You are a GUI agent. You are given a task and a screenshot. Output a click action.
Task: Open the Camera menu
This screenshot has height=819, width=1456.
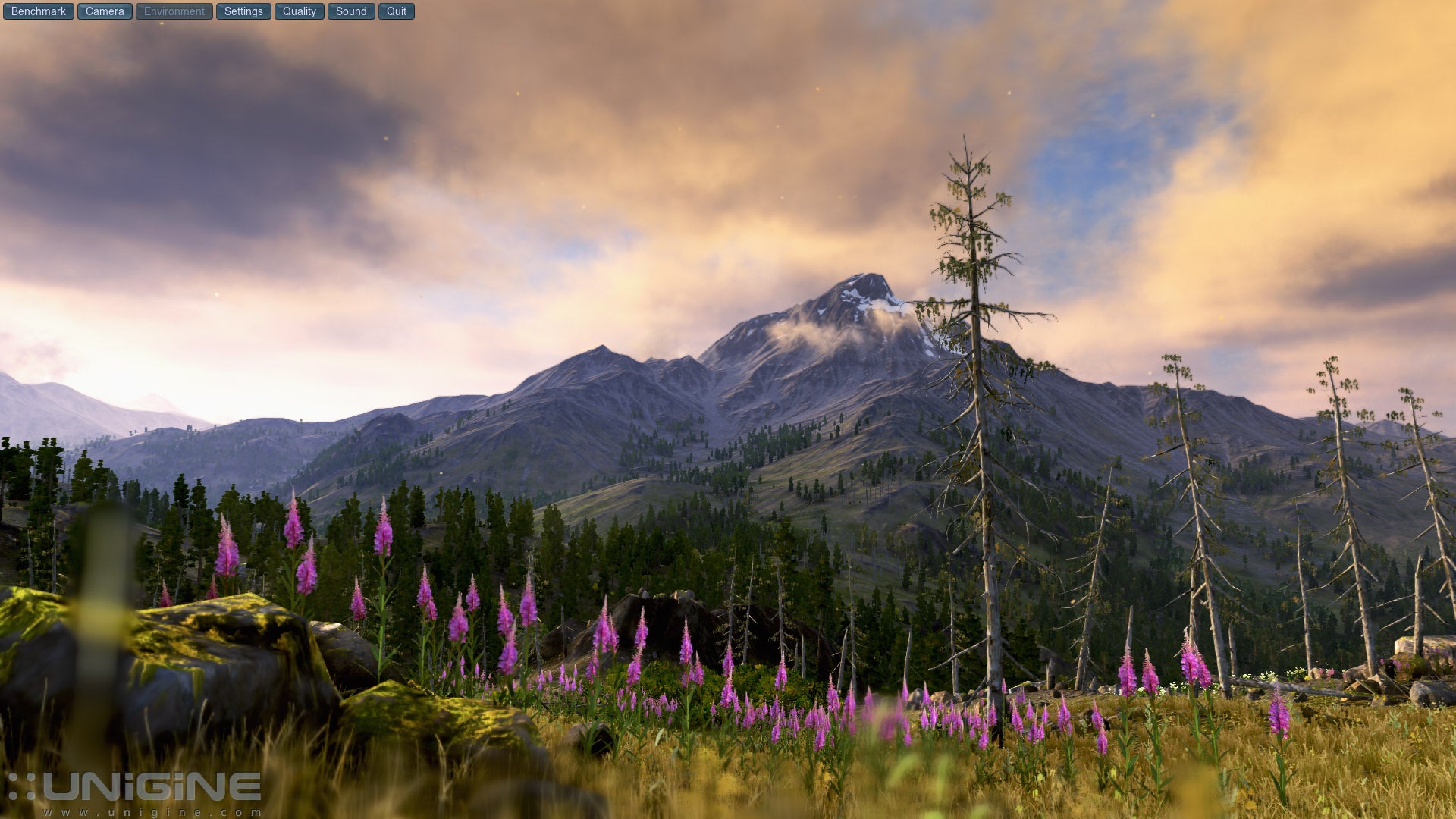point(105,11)
